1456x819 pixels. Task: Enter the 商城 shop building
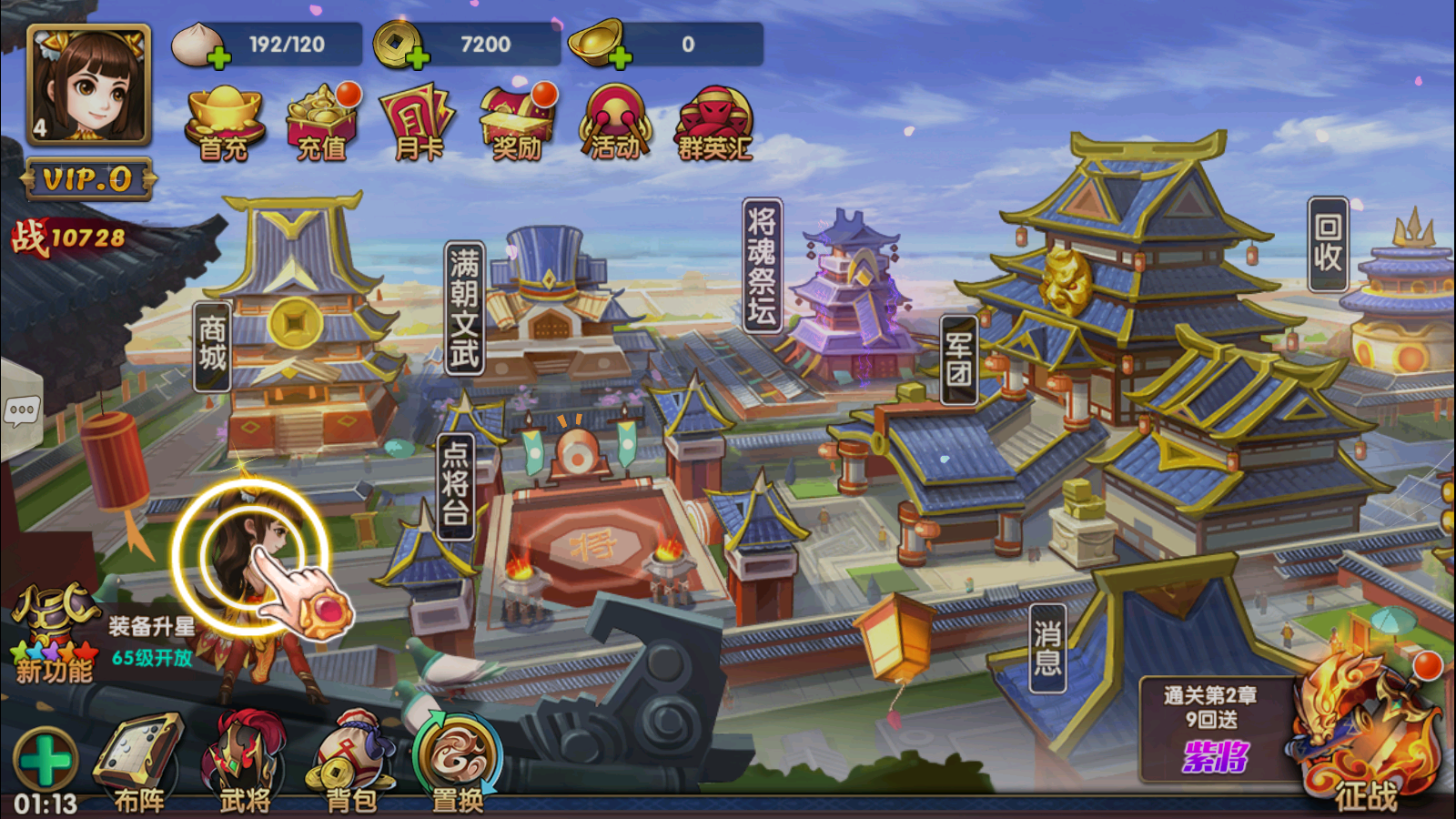click(x=212, y=346)
